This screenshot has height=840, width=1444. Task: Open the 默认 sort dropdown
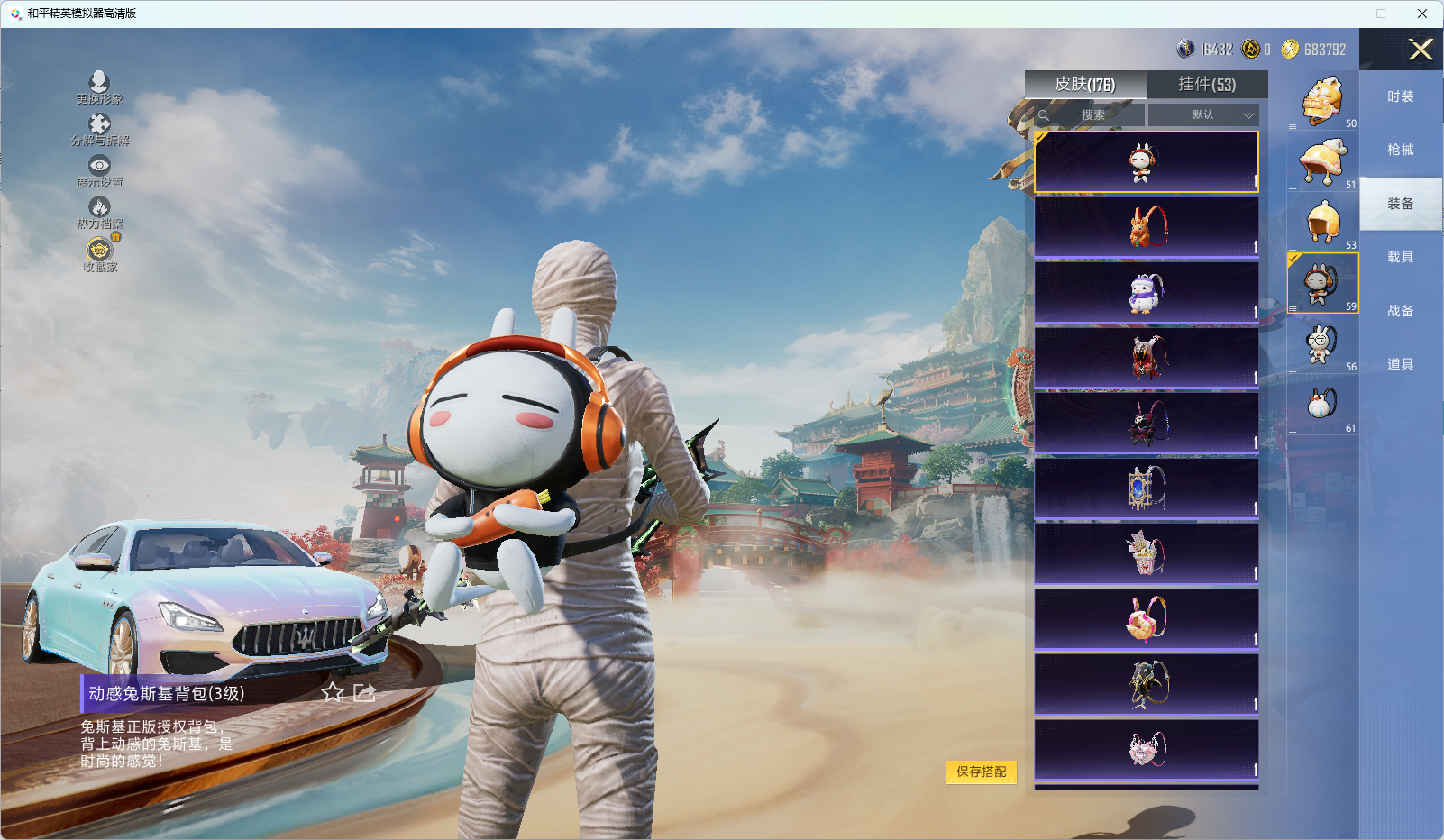coord(1204,115)
